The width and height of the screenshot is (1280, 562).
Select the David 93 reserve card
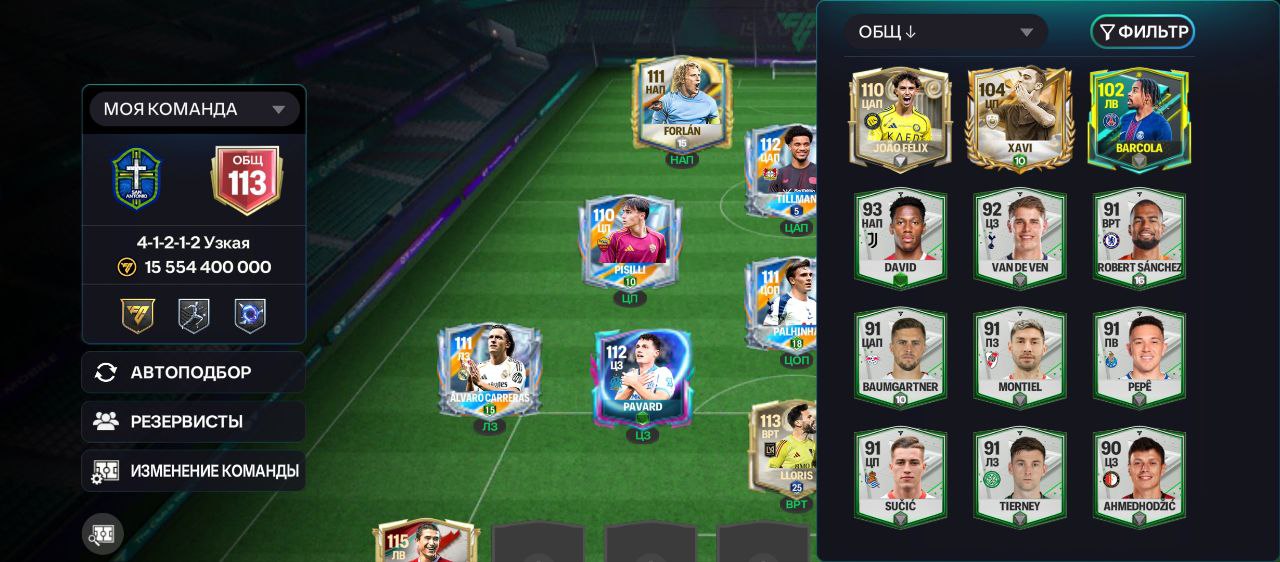click(x=900, y=237)
